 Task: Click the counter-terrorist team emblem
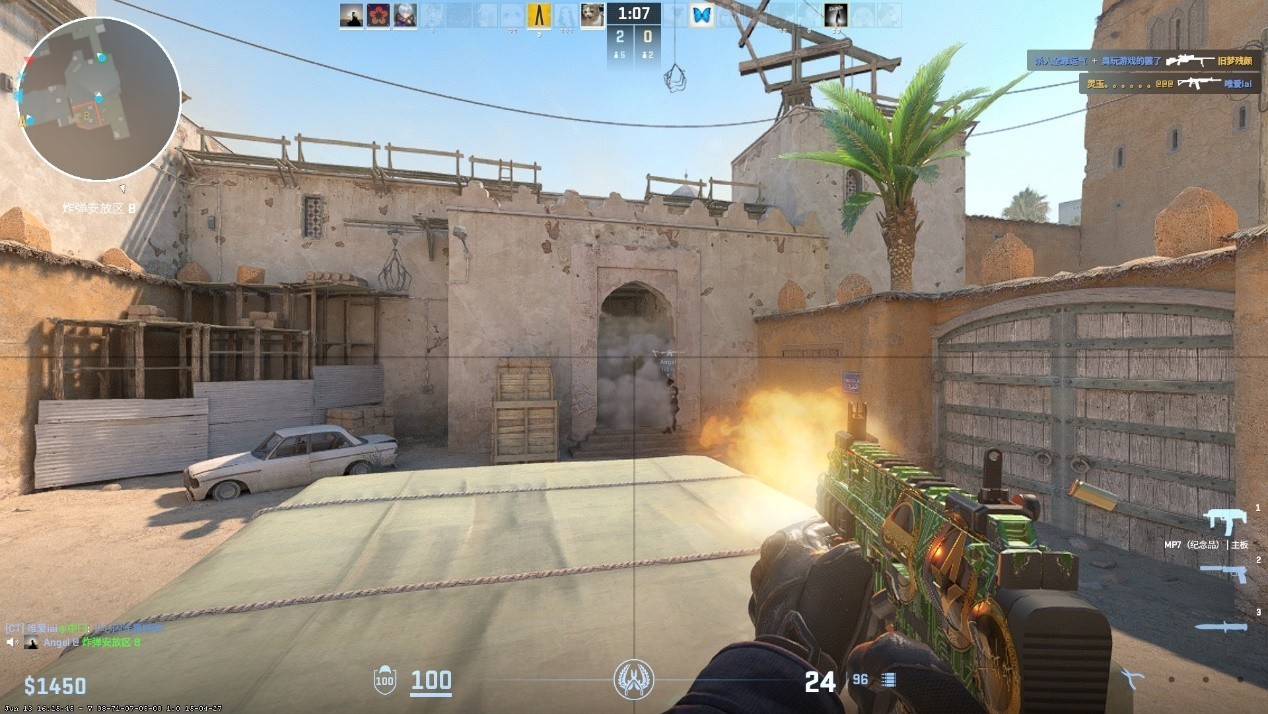pos(633,679)
